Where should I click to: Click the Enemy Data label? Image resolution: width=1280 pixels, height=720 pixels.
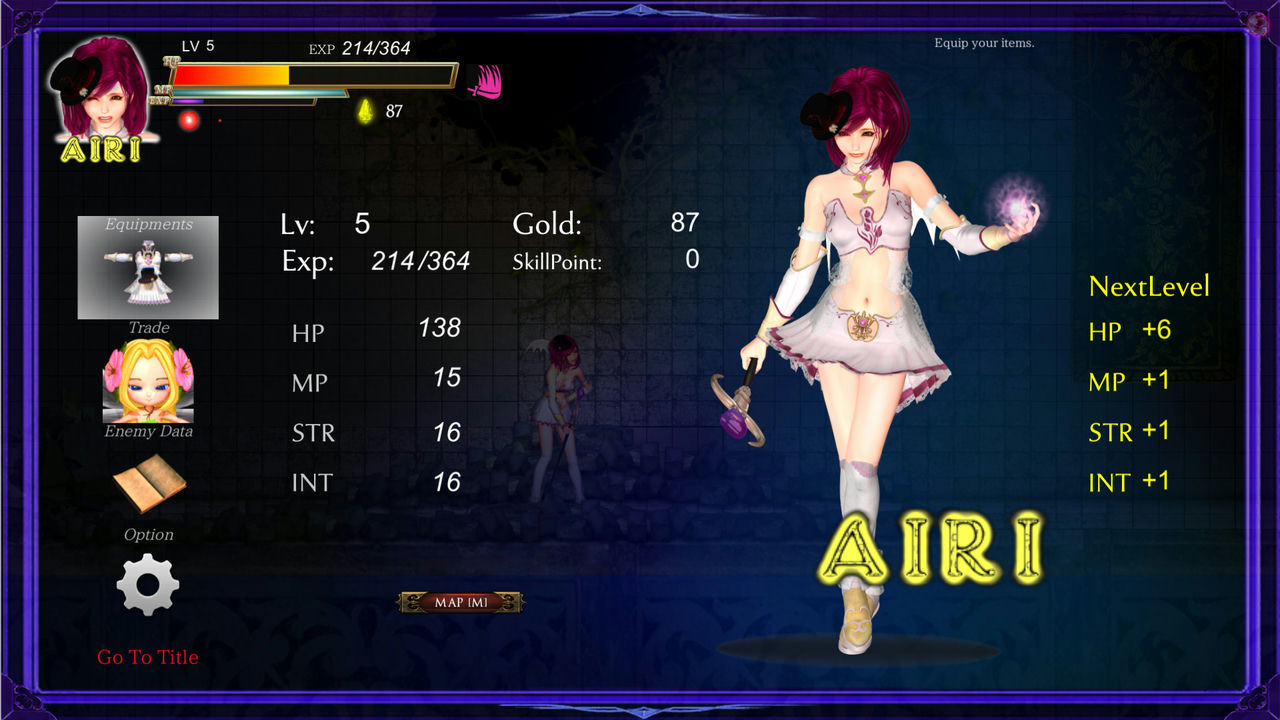coord(147,433)
